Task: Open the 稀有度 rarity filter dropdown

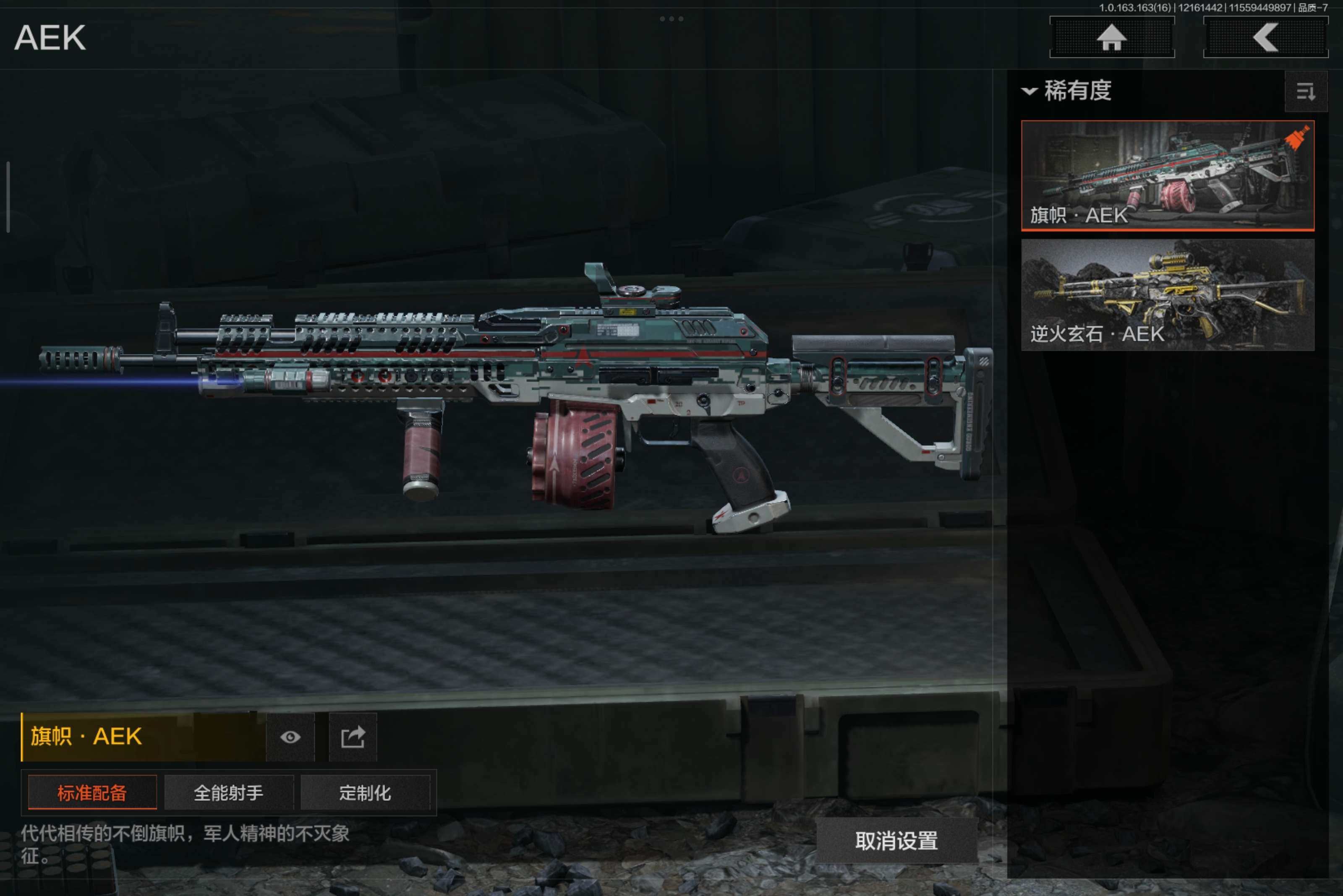Action: 1067,91
